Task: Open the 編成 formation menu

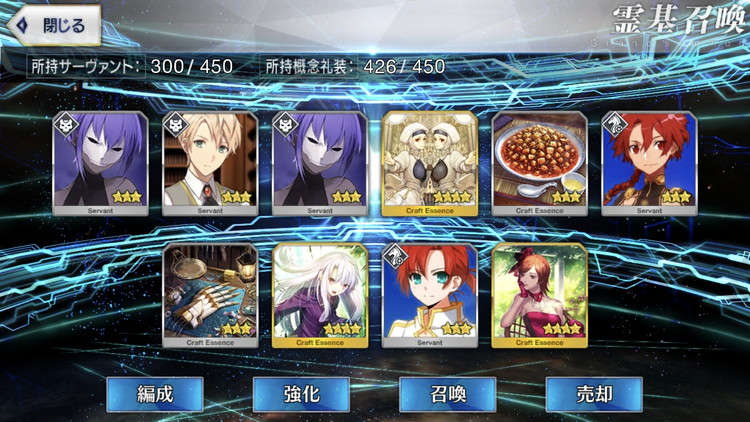Action: coord(155,394)
